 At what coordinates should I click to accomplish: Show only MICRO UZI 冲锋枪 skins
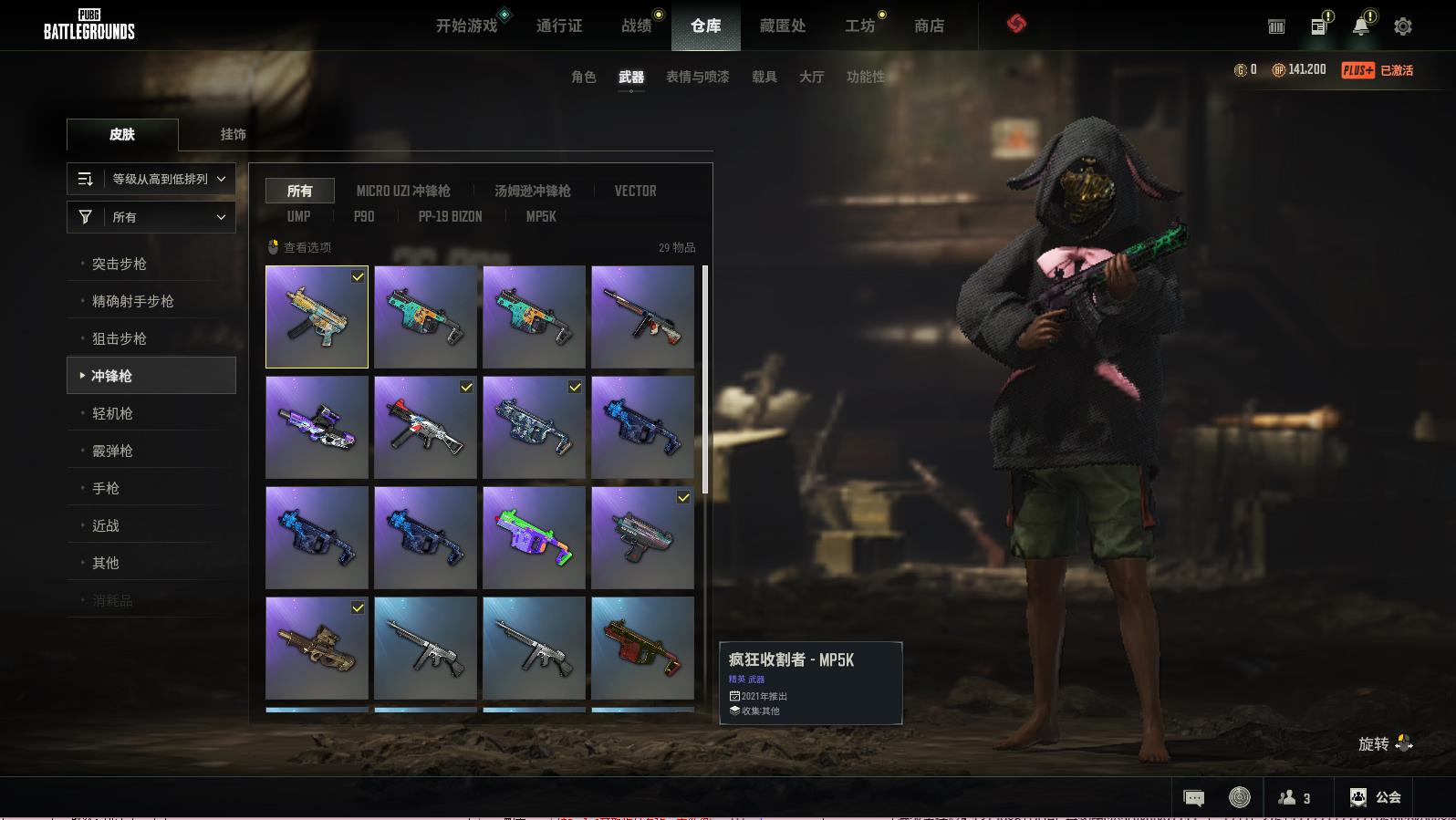click(x=403, y=191)
